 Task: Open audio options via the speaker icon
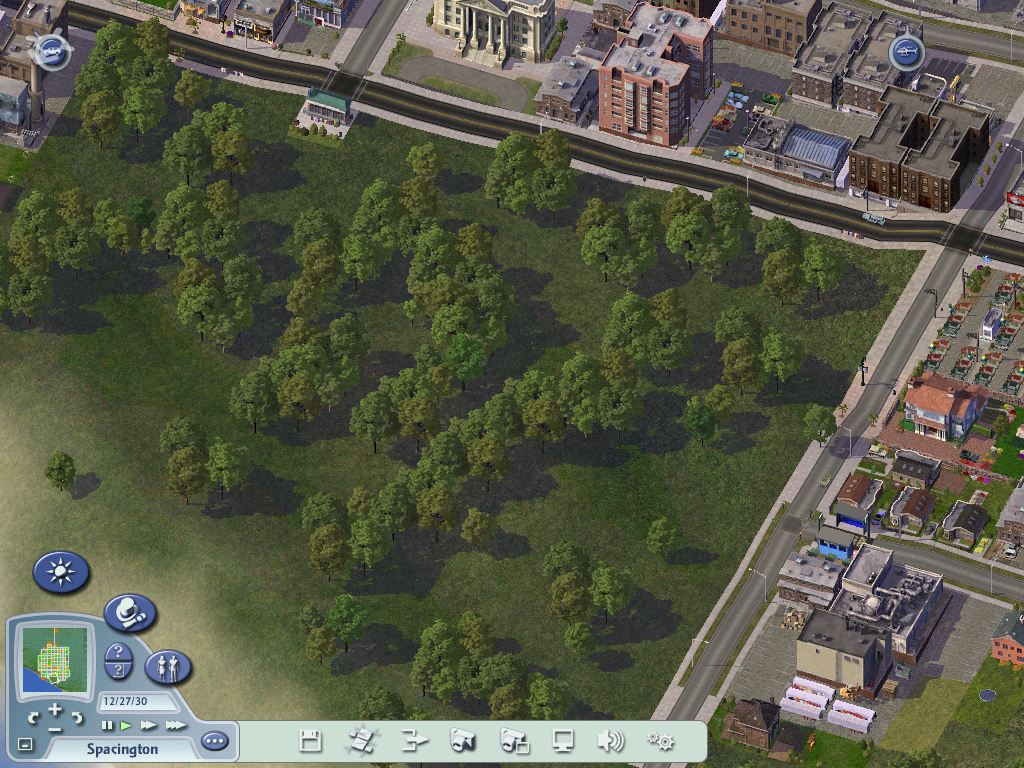(x=610, y=741)
